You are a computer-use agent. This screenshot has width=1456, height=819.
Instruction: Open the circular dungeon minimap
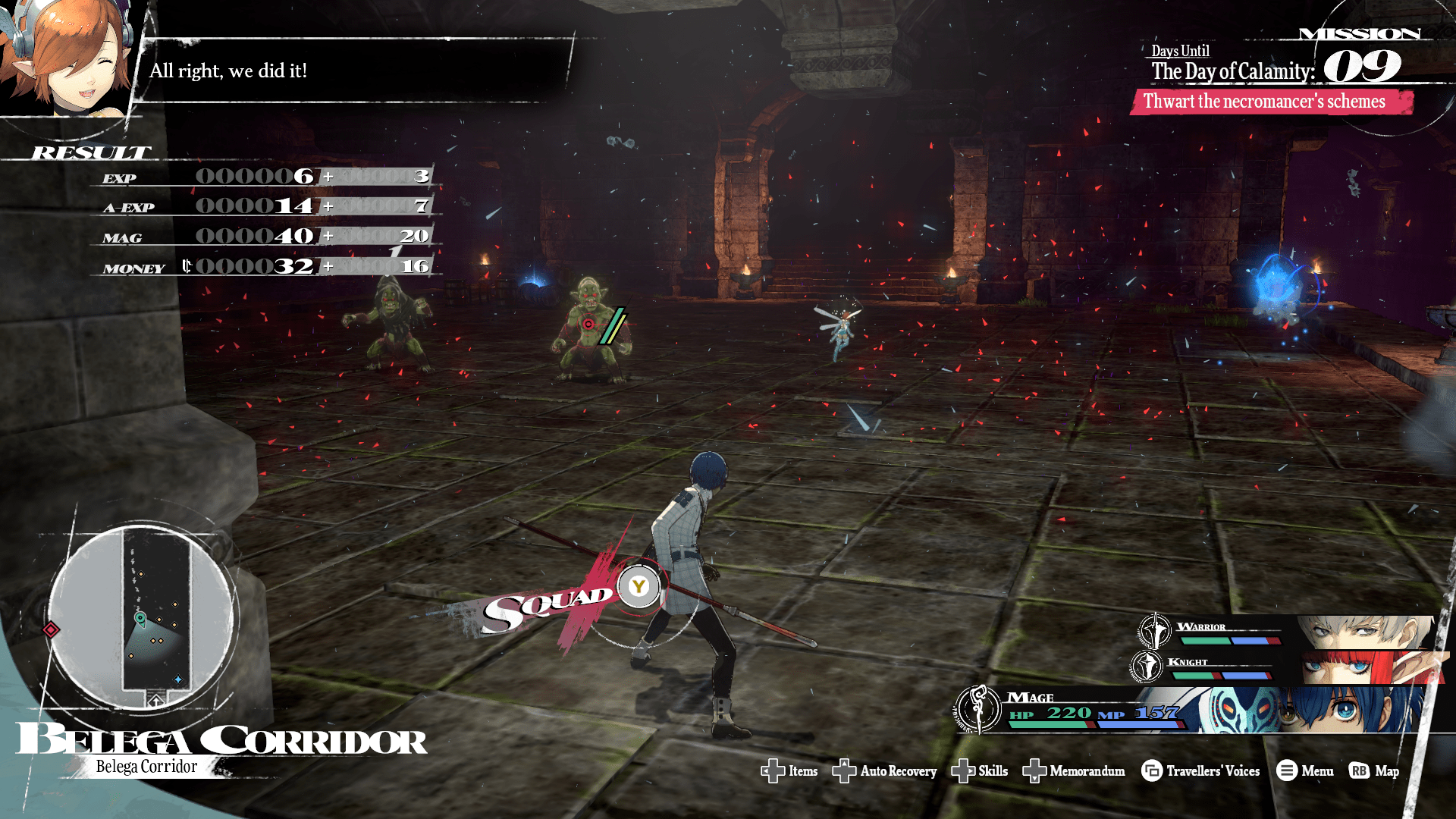[142, 616]
